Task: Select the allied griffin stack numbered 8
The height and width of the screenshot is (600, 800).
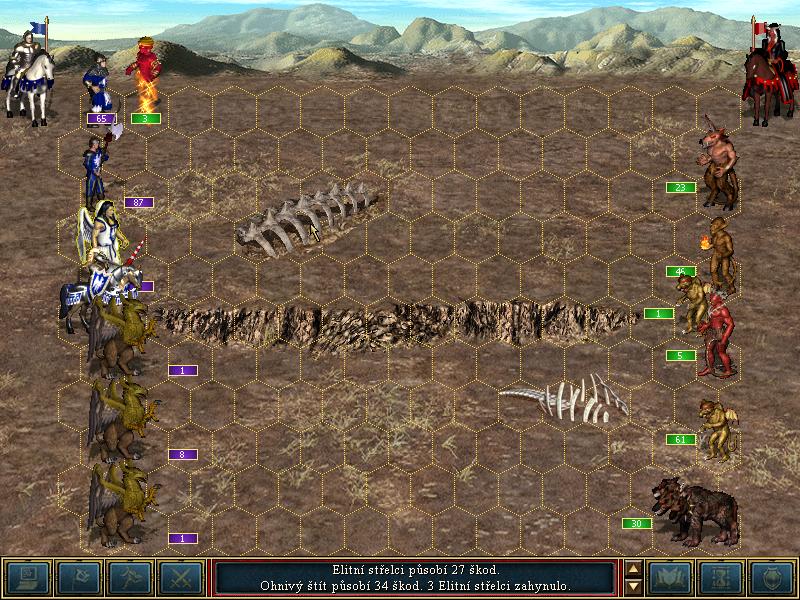Action: pos(121,417)
